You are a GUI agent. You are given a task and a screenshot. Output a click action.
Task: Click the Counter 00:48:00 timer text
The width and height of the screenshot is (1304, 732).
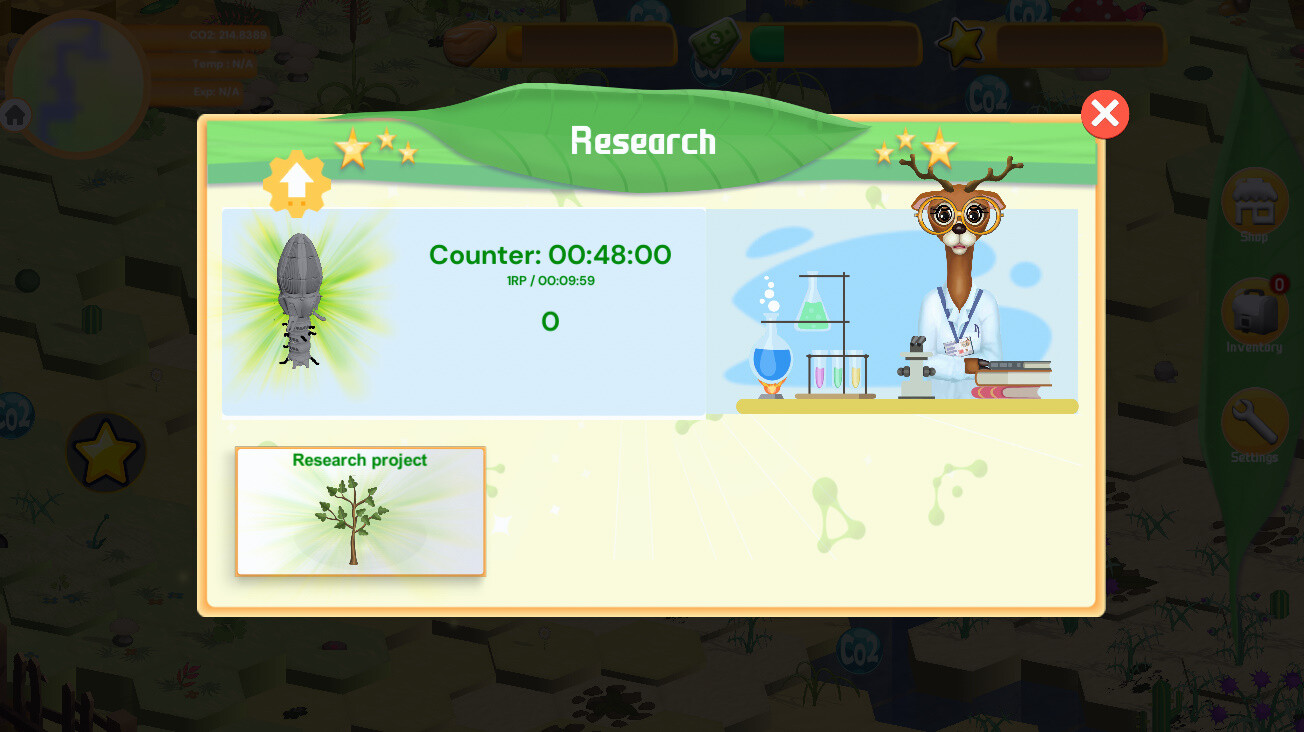click(x=550, y=255)
